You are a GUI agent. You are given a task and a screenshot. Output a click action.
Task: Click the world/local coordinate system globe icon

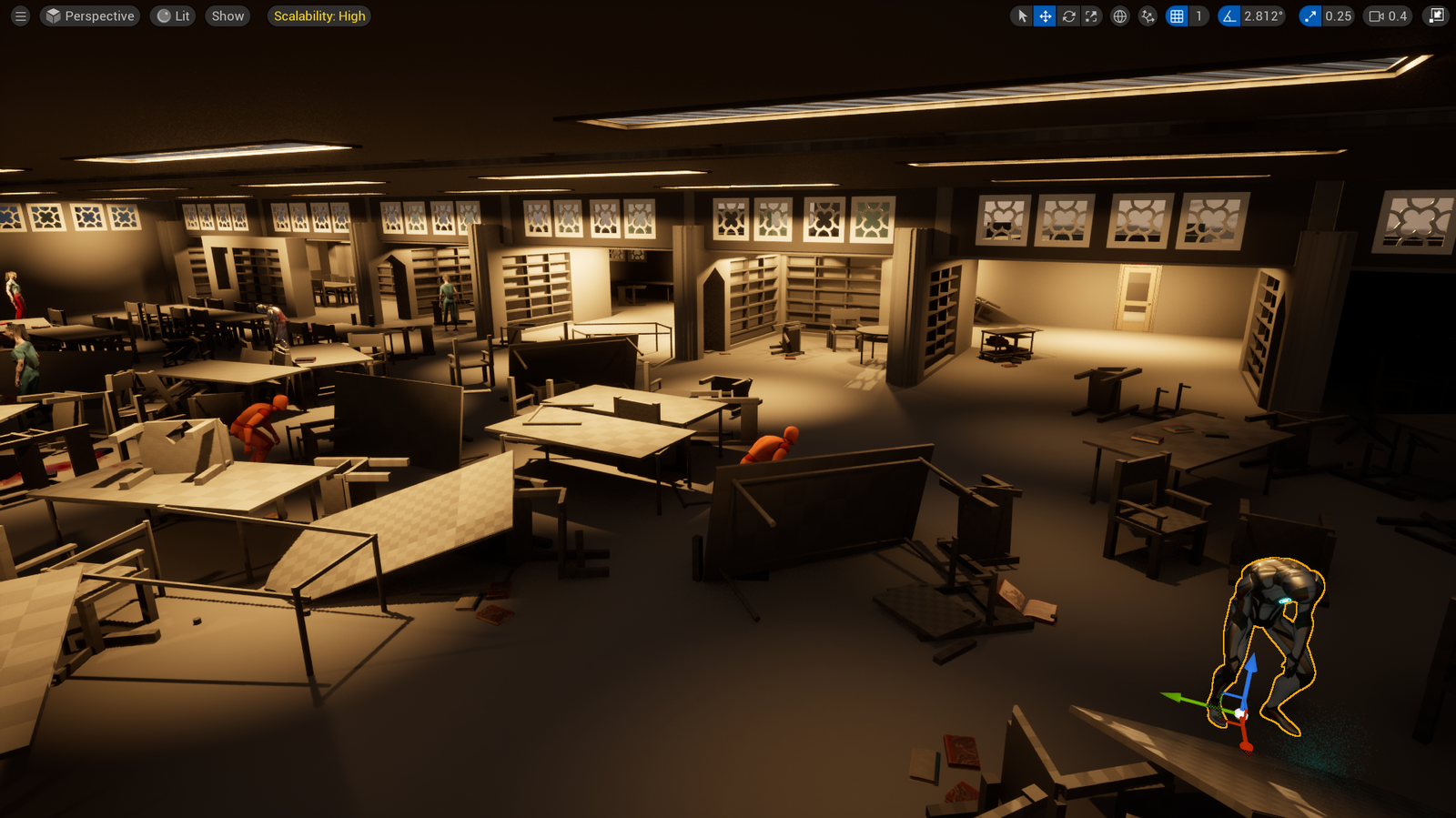1119,15
